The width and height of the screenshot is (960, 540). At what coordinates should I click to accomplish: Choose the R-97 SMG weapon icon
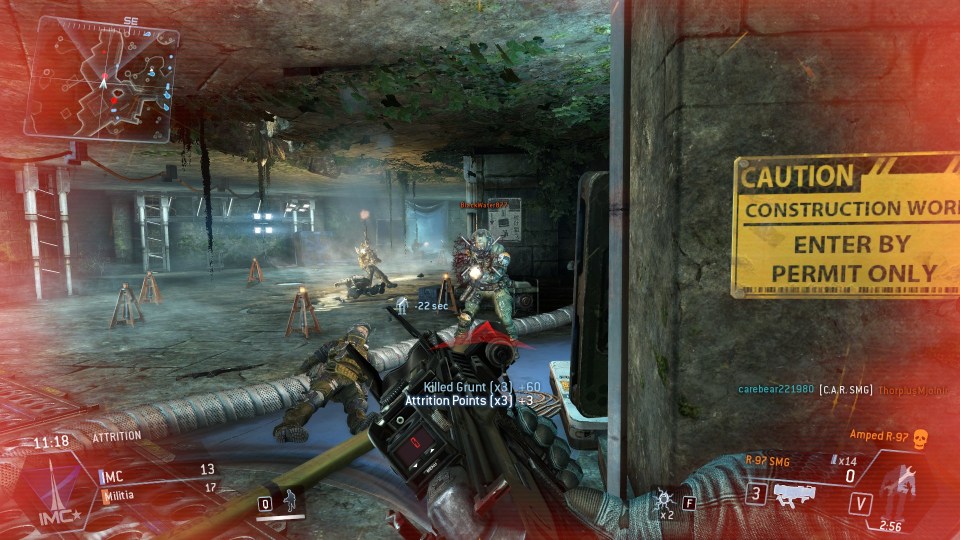800,492
